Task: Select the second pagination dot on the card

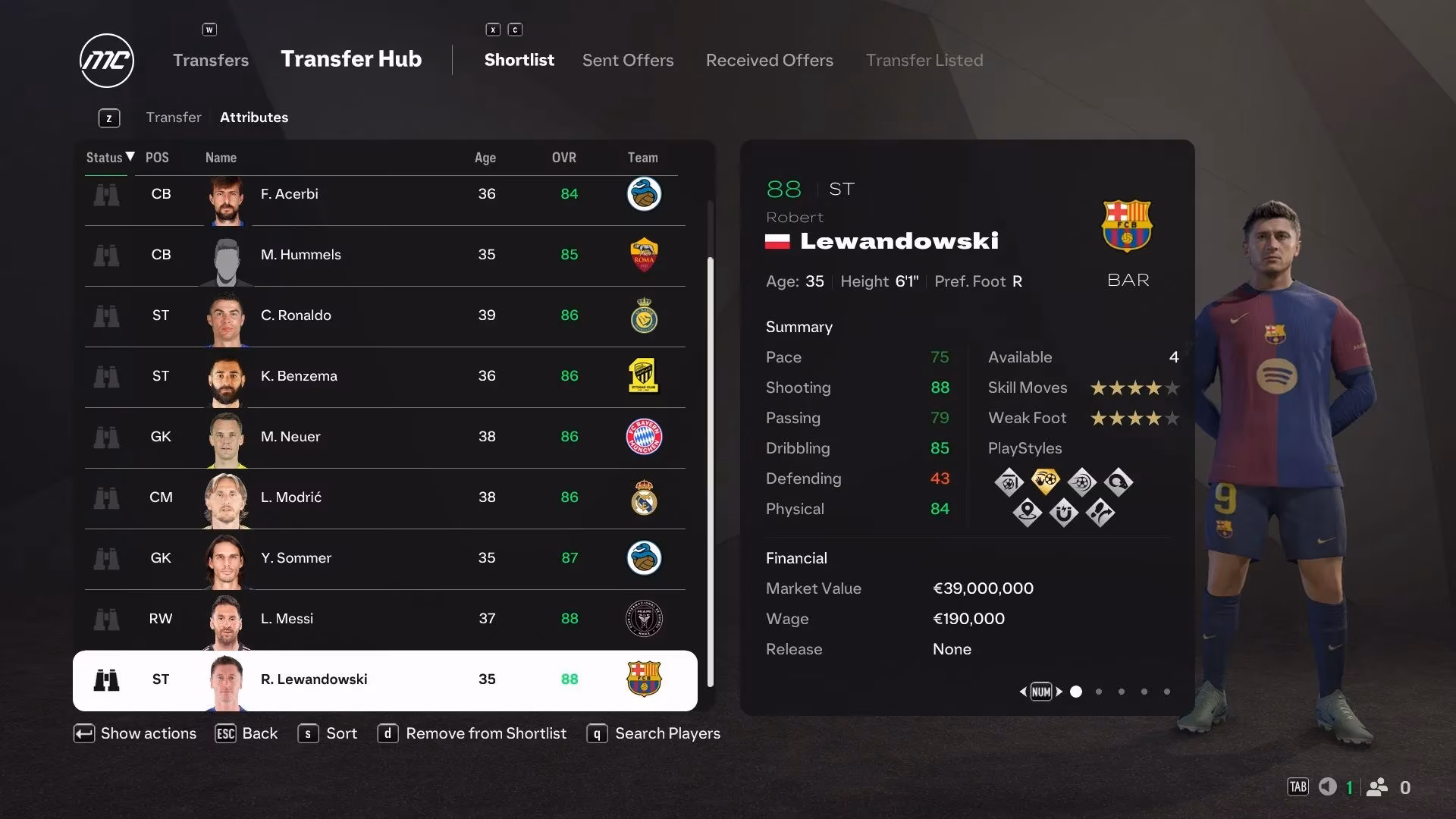Action: pyautogui.click(x=1099, y=692)
